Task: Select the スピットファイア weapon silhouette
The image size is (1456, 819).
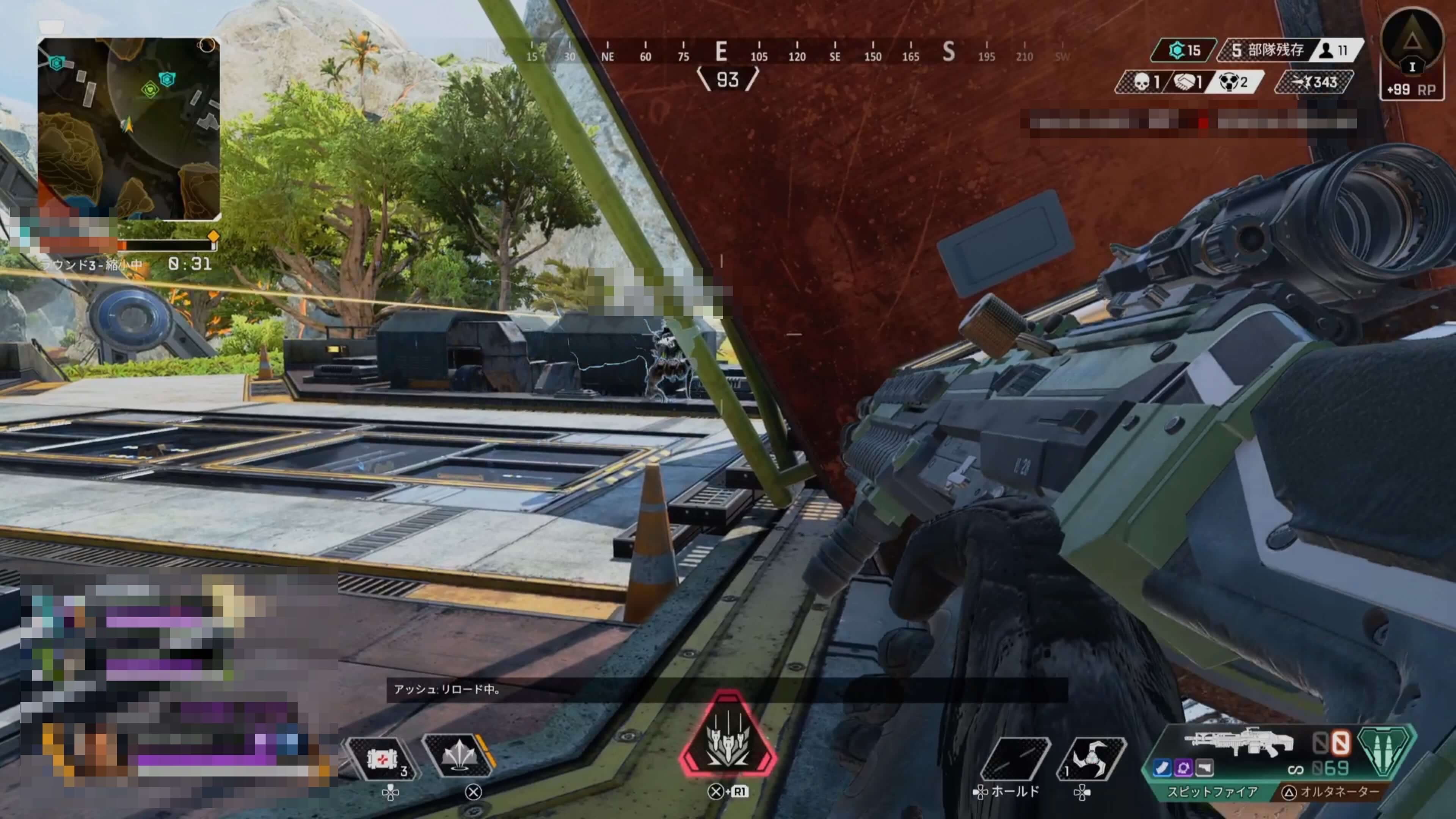Action: [1238, 741]
